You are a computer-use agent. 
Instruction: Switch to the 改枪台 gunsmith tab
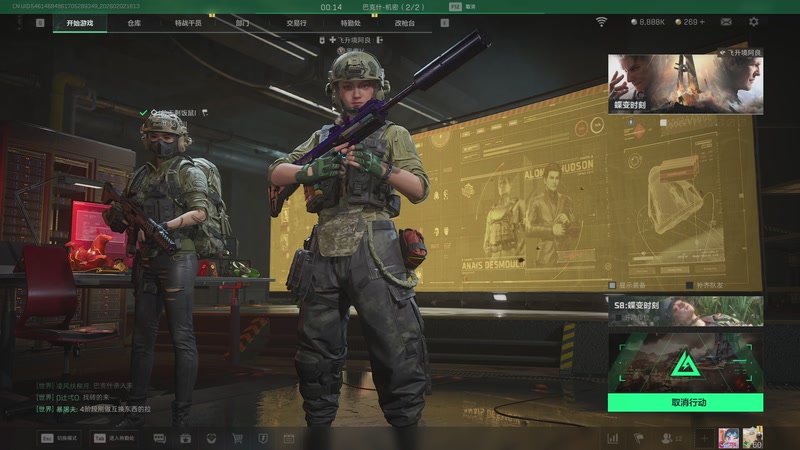[403, 21]
